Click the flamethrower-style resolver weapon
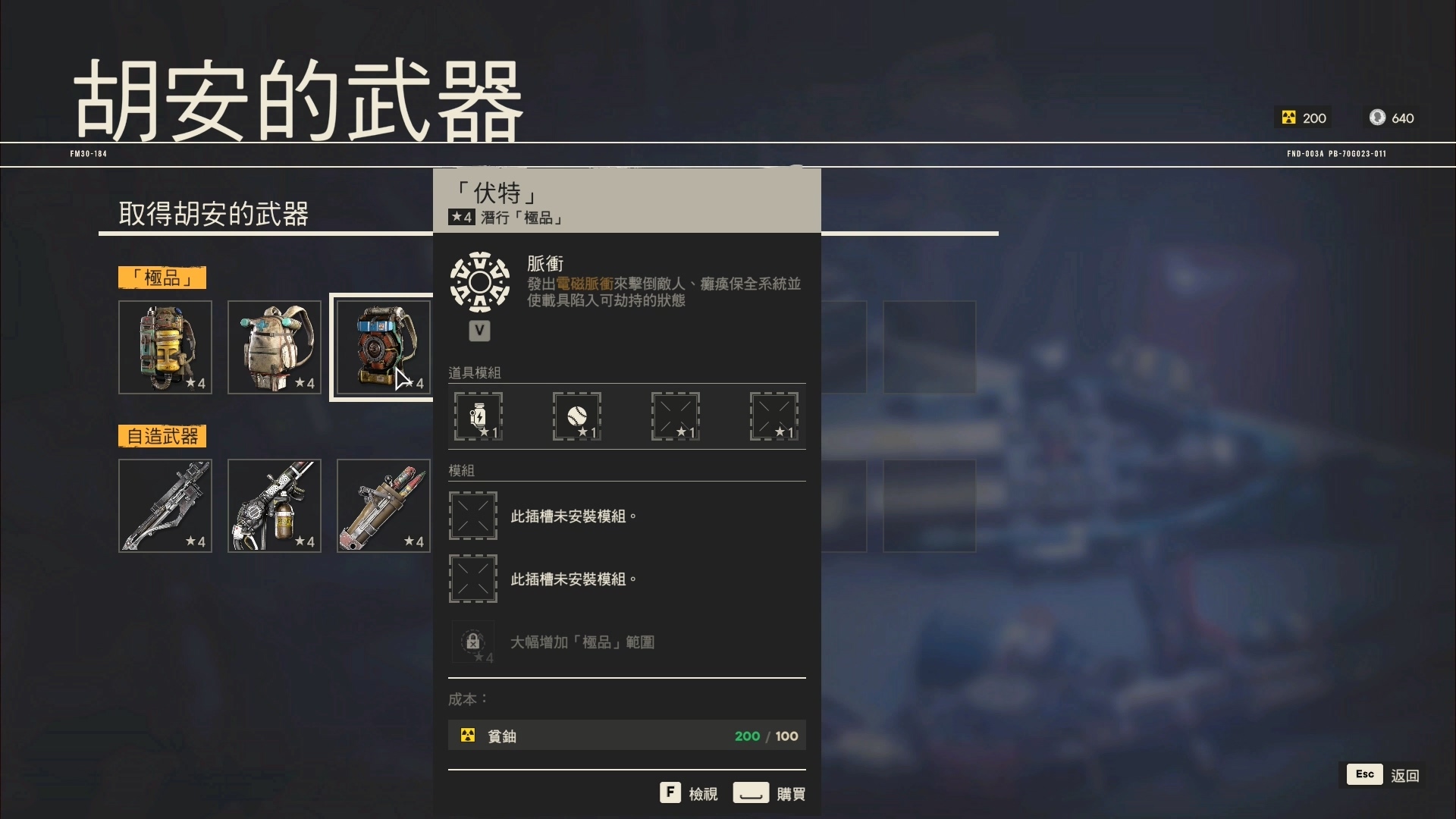 (x=274, y=505)
